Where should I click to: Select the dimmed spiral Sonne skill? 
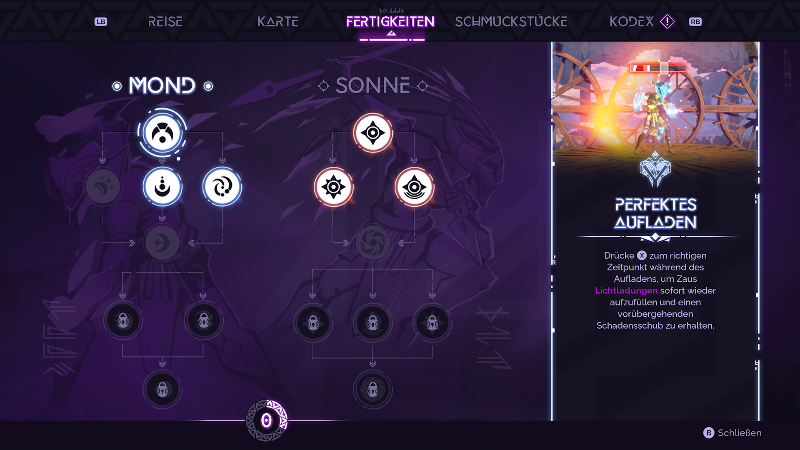(x=372, y=241)
